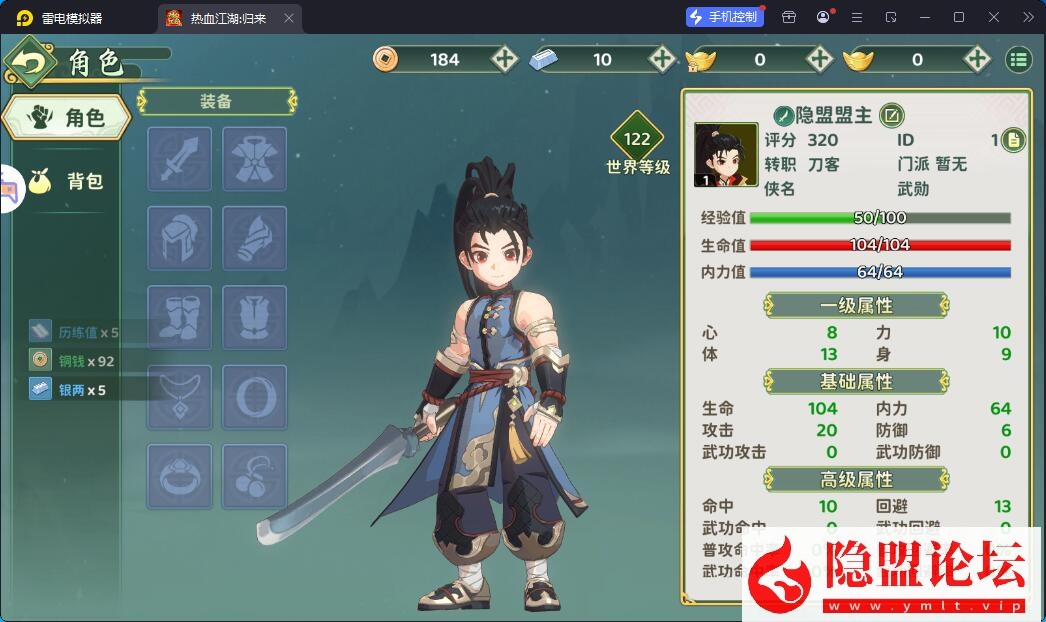The width and height of the screenshot is (1046, 622).
Task: Add silver ingots with the plus button
Action: [x=662, y=59]
